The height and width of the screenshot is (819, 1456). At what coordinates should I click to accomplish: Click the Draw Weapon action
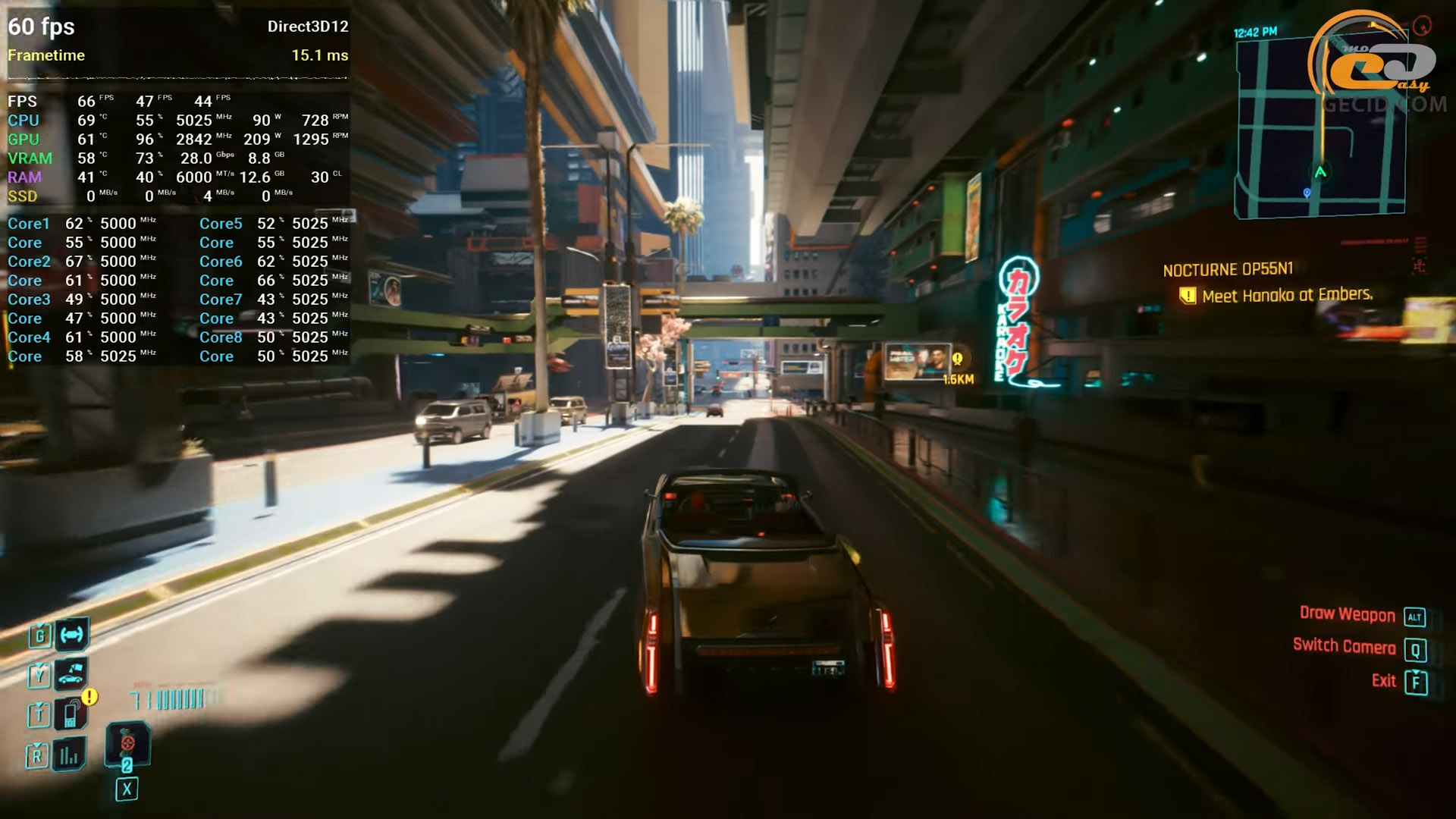[1347, 614]
